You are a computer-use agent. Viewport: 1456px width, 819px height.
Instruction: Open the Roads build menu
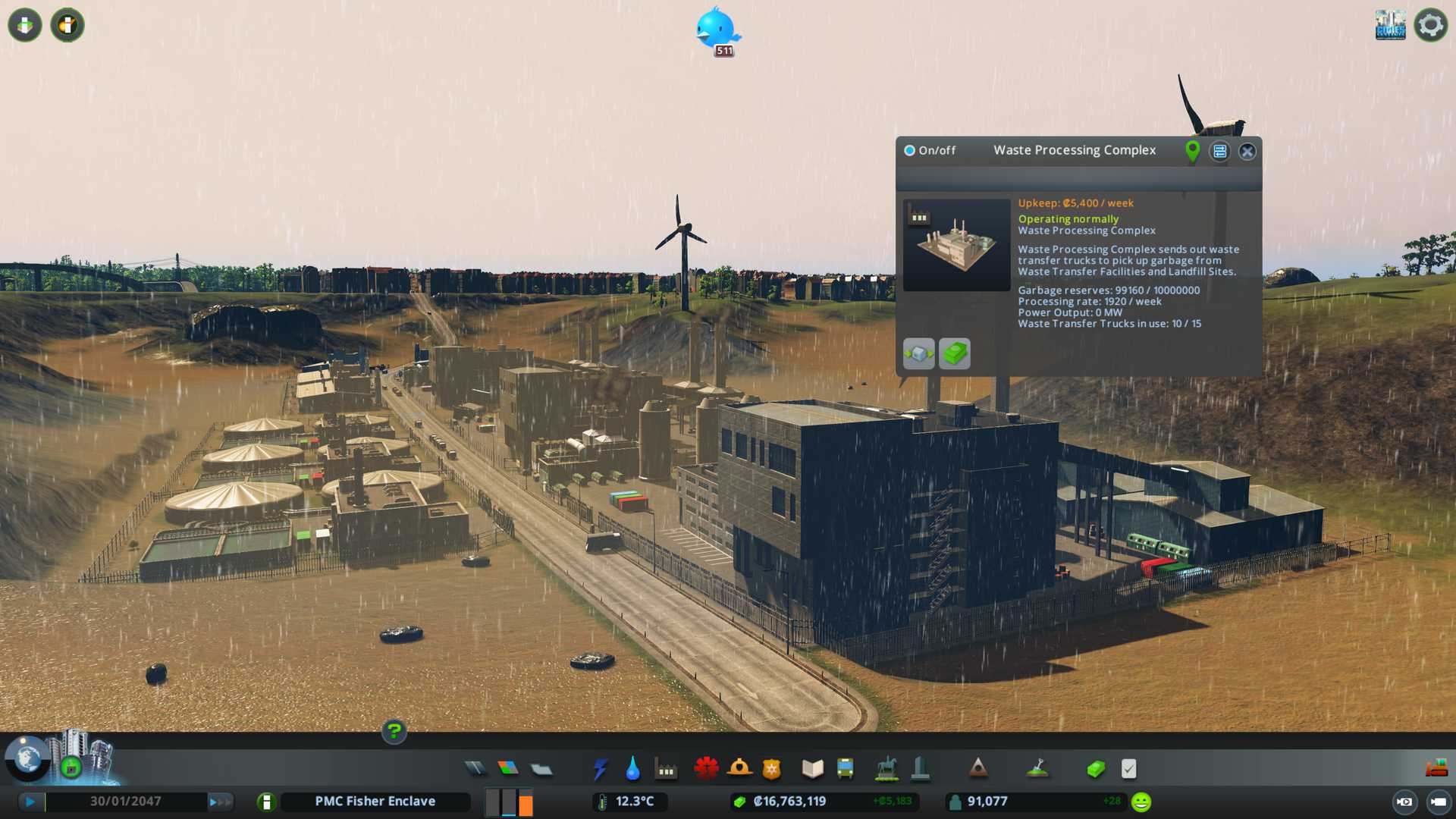475,769
